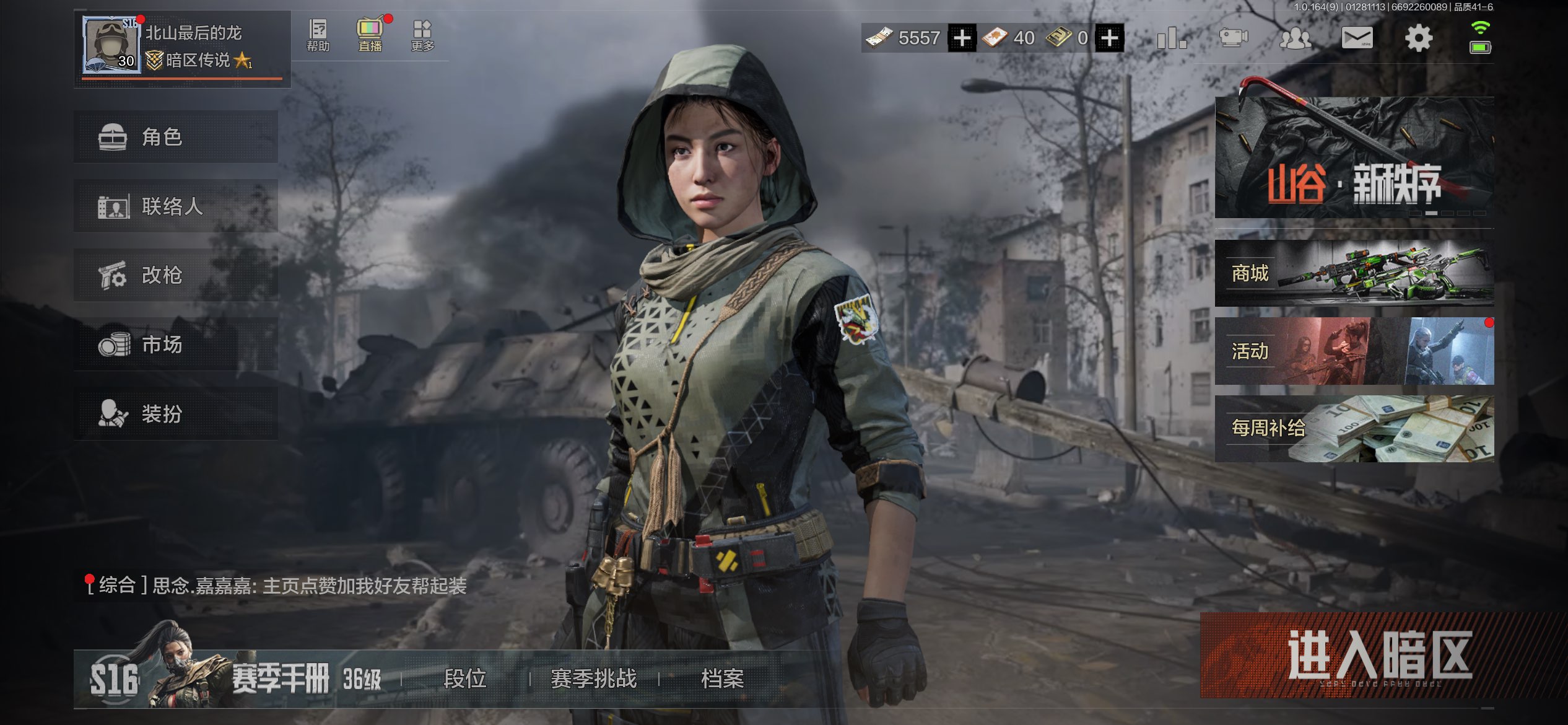Viewport: 1568px width, 725px height.
Task: Start a match with 进入暗区
Action: (1379, 656)
